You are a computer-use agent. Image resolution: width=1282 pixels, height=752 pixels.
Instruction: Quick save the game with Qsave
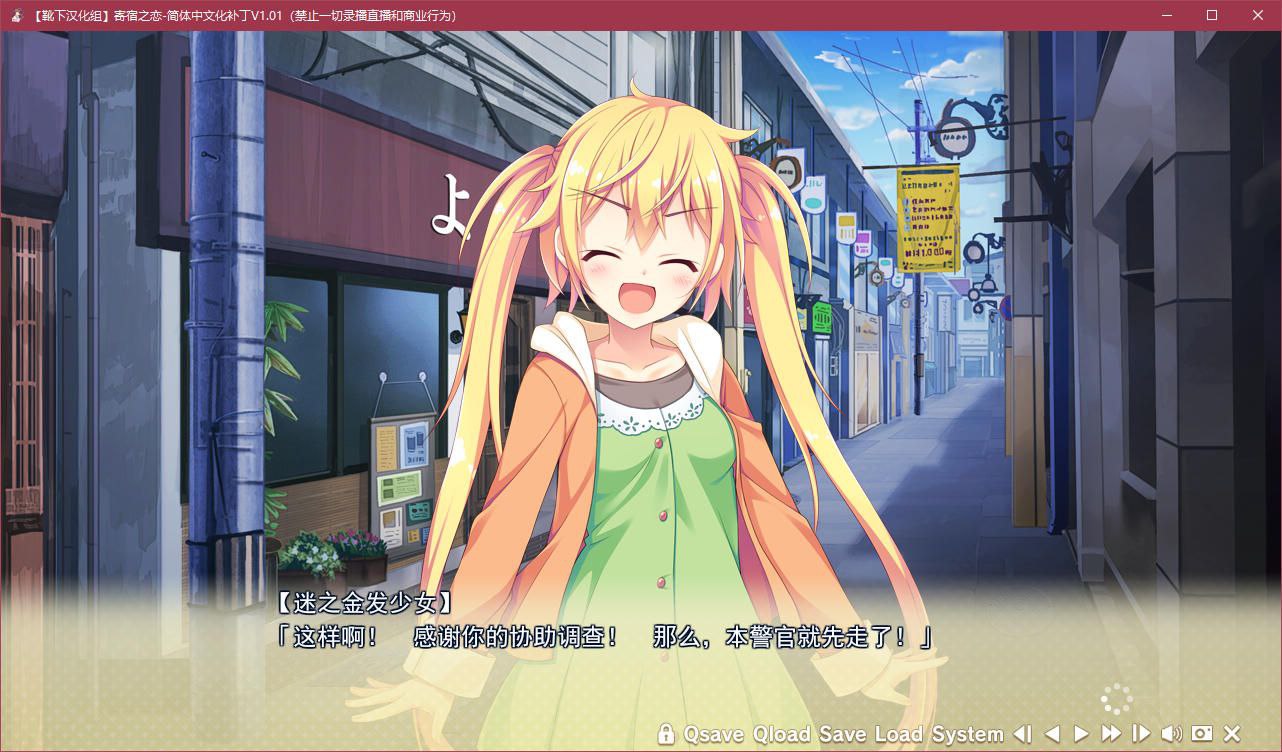click(713, 735)
